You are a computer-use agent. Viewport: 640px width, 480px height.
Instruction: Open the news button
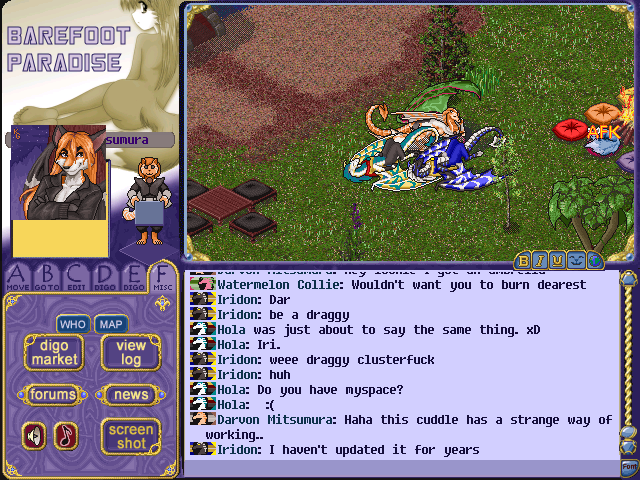coord(131,394)
